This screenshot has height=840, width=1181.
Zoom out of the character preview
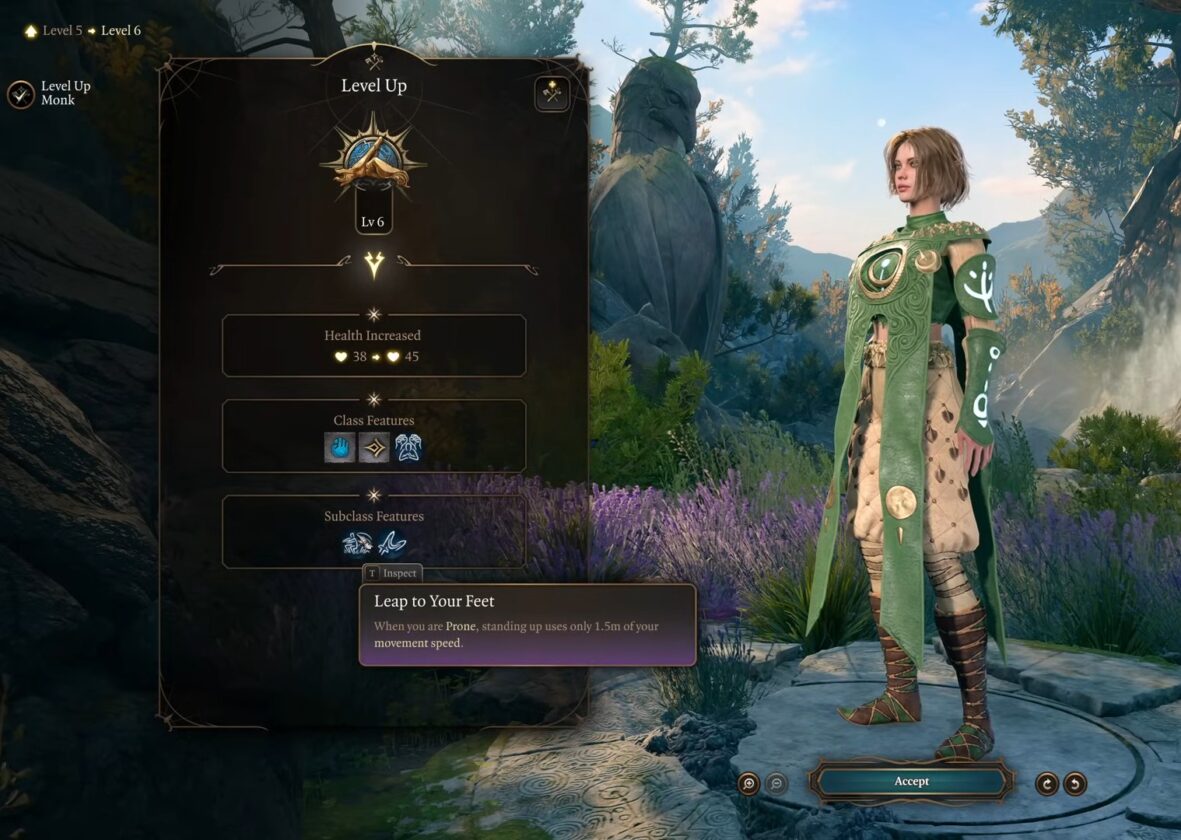point(776,783)
